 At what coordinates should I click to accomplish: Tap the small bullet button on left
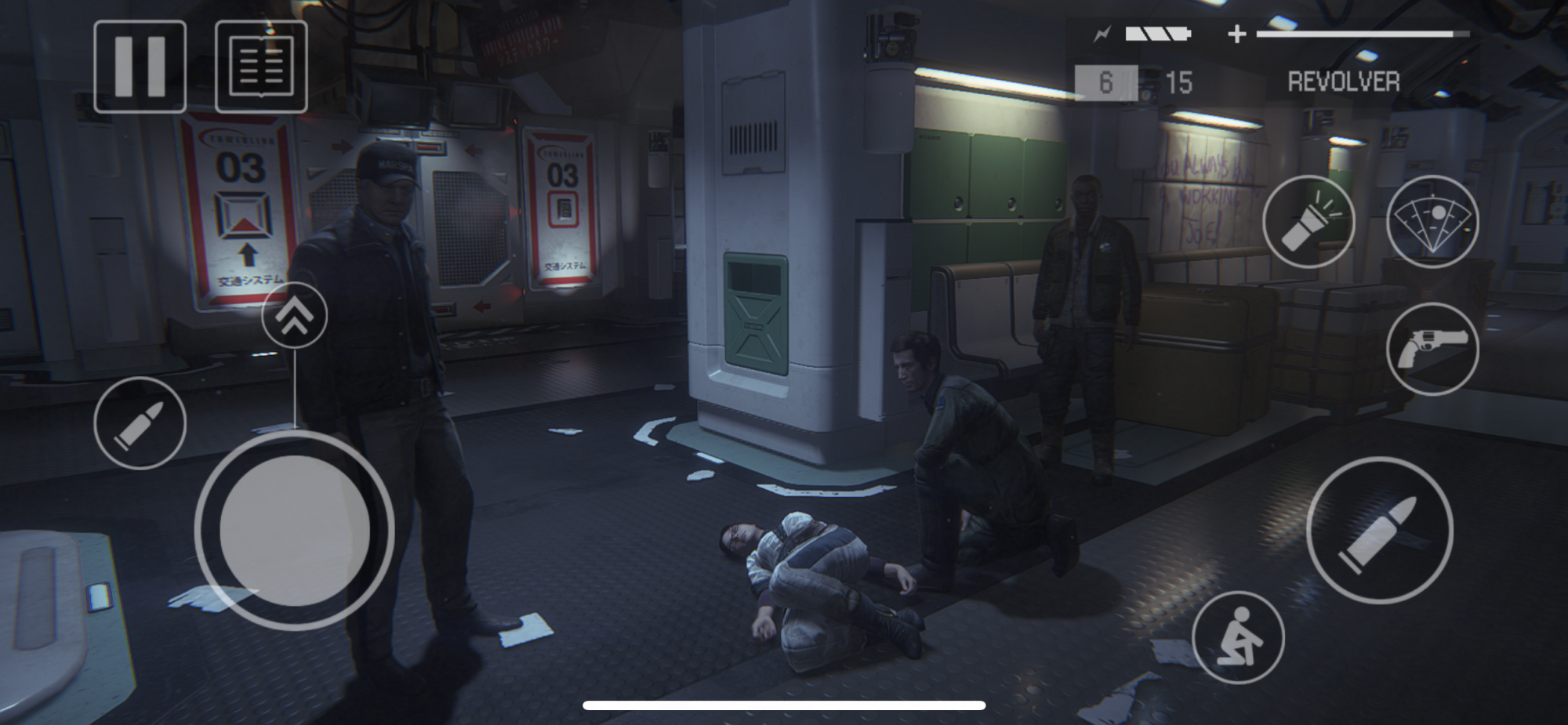click(140, 423)
